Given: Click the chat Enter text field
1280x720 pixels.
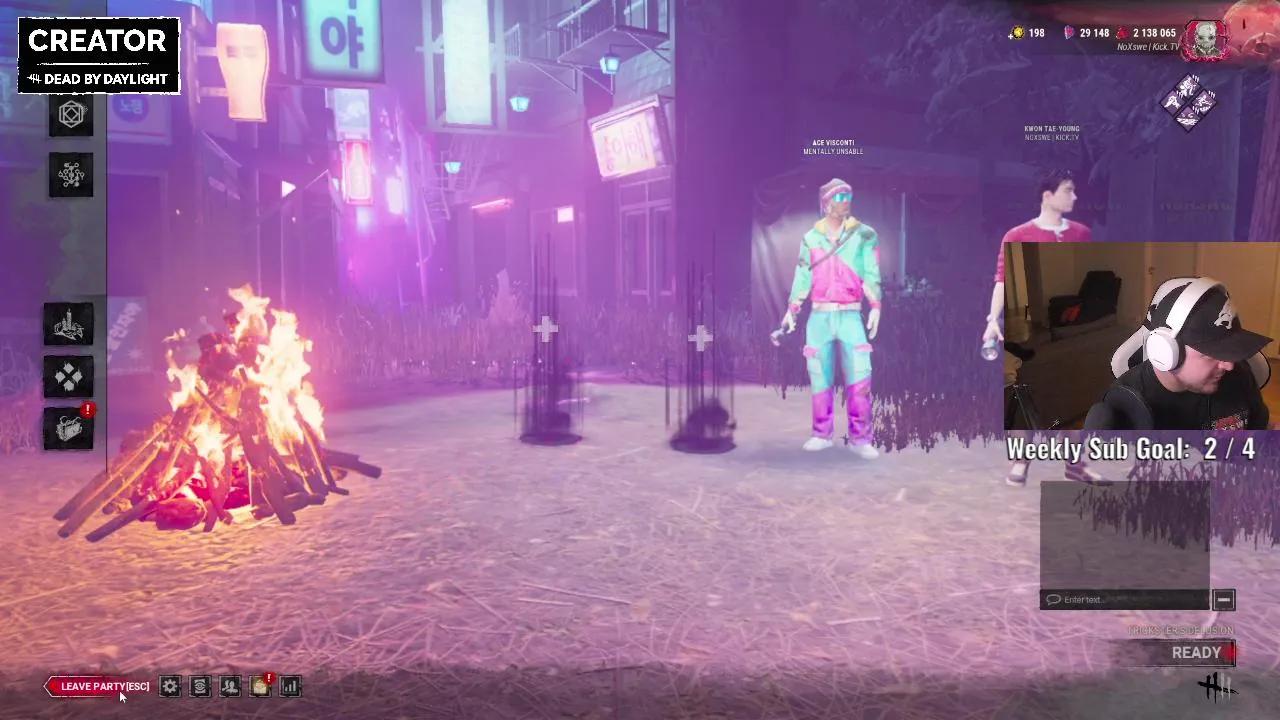Looking at the screenshot, I should (1125, 599).
